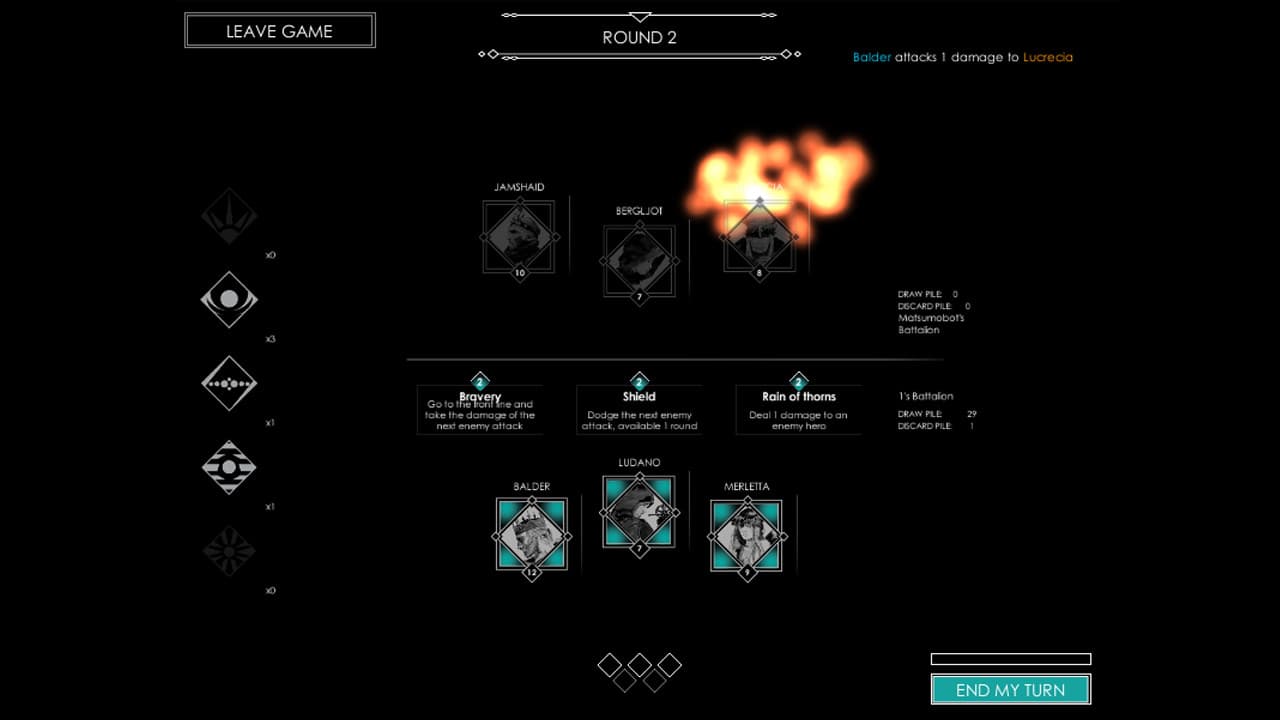Select Balder's hero portrait
Viewport: 1280px width, 720px height.
coord(532,535)
